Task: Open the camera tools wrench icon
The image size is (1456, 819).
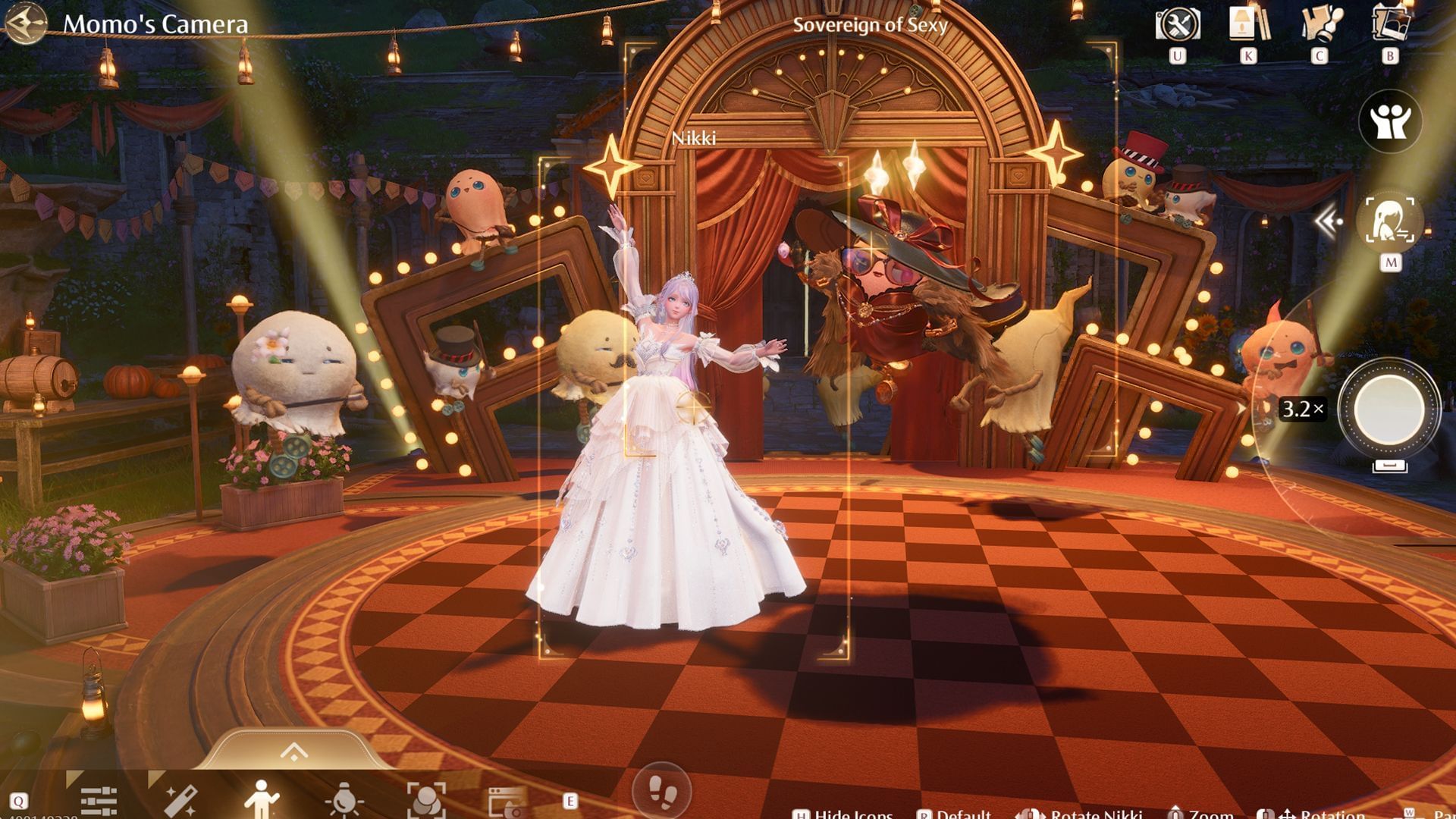Action: tap(1177, 25)
